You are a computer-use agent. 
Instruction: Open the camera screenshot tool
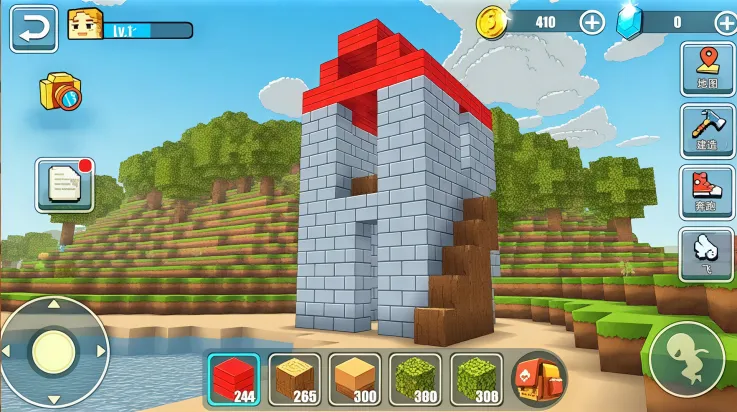click(59, 93)
